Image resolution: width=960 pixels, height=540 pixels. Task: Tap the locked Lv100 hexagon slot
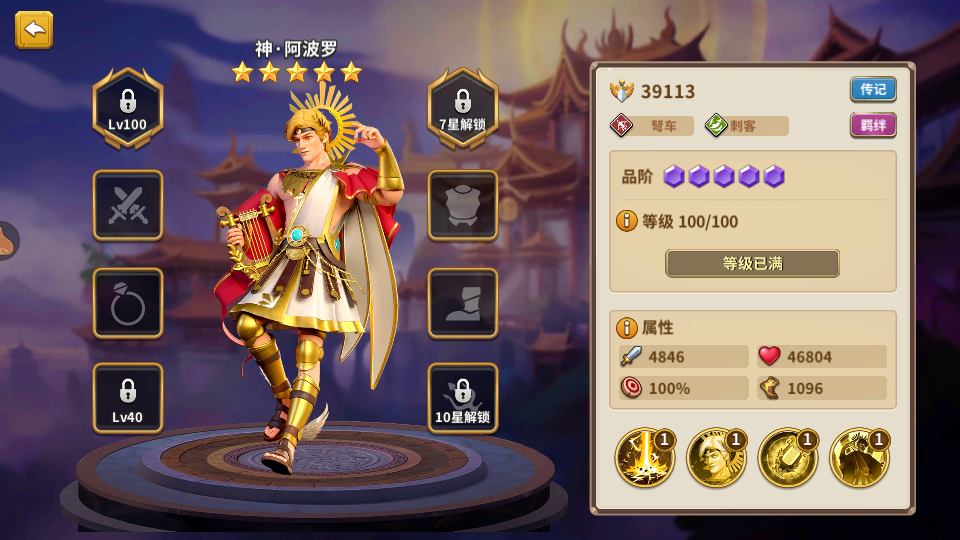coord(128,108)
